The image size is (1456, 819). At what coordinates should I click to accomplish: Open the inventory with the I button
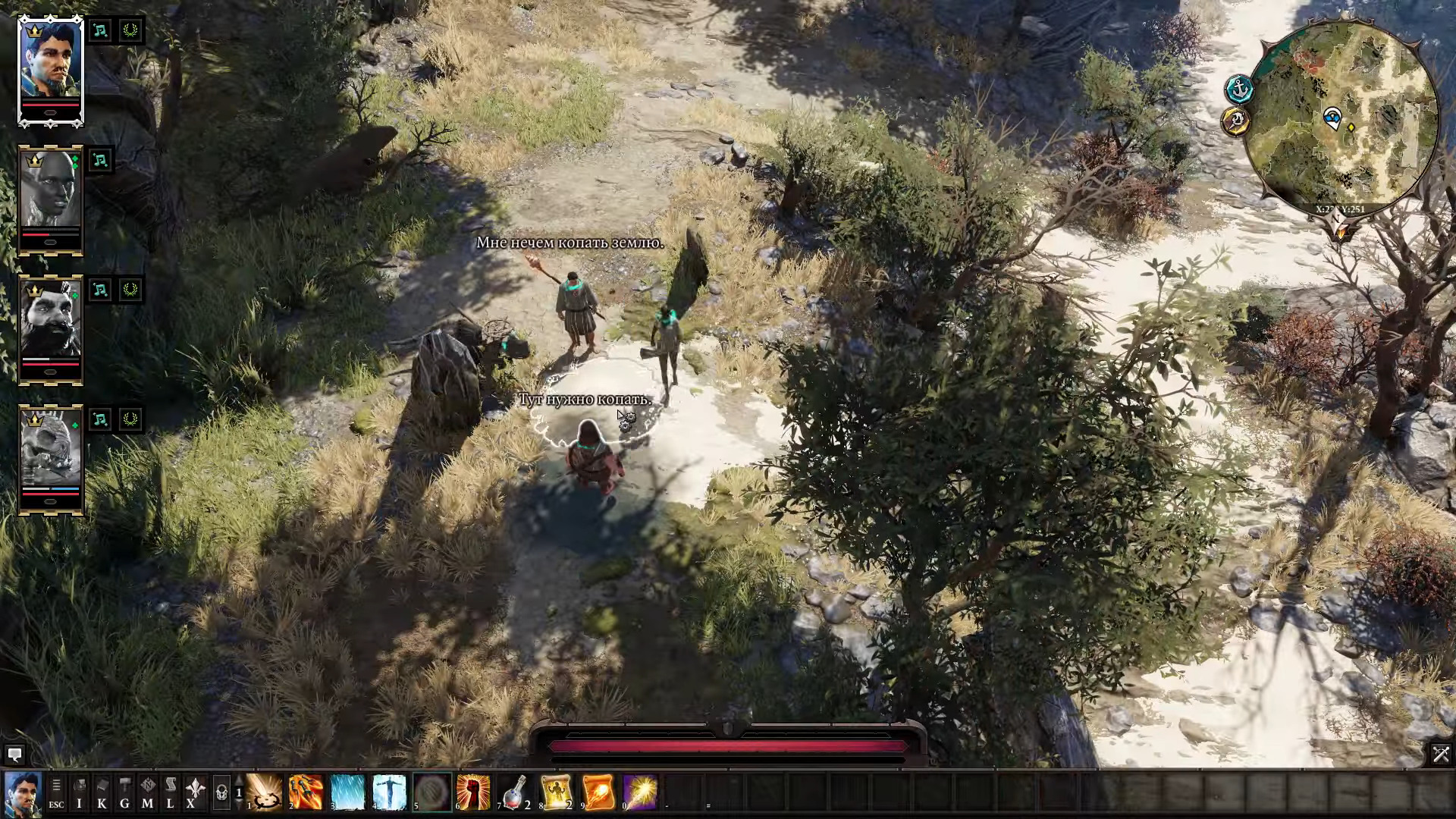pyautogui.click(x=79, y=792)
